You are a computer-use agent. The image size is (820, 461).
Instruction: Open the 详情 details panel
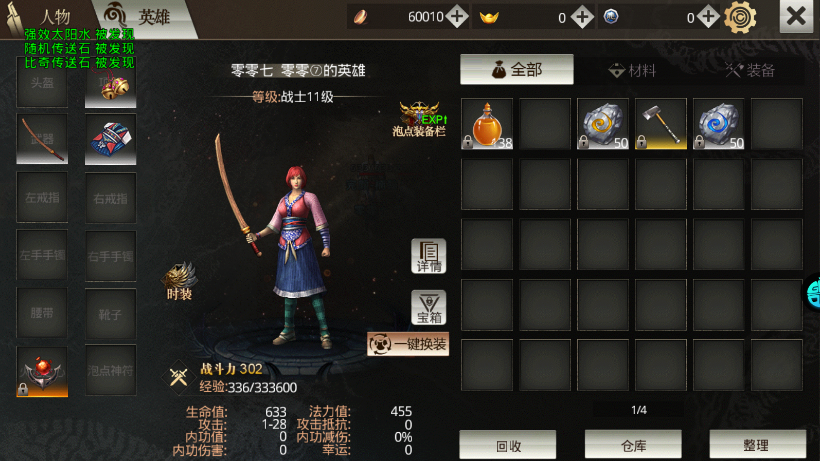click(429, 257)
